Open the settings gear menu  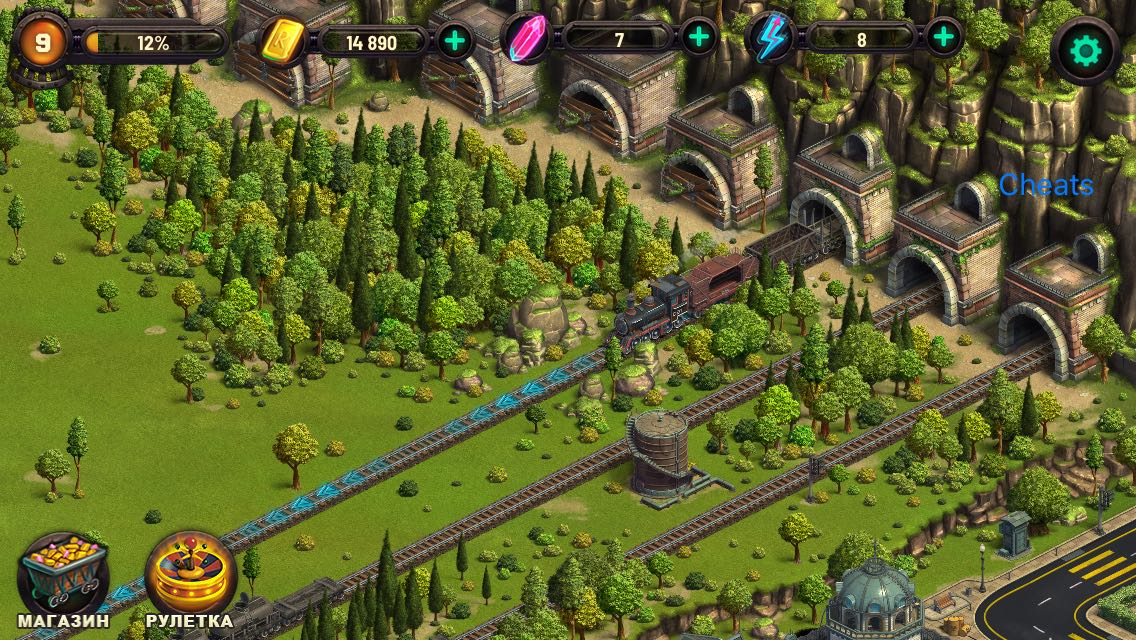[1084, 49]
